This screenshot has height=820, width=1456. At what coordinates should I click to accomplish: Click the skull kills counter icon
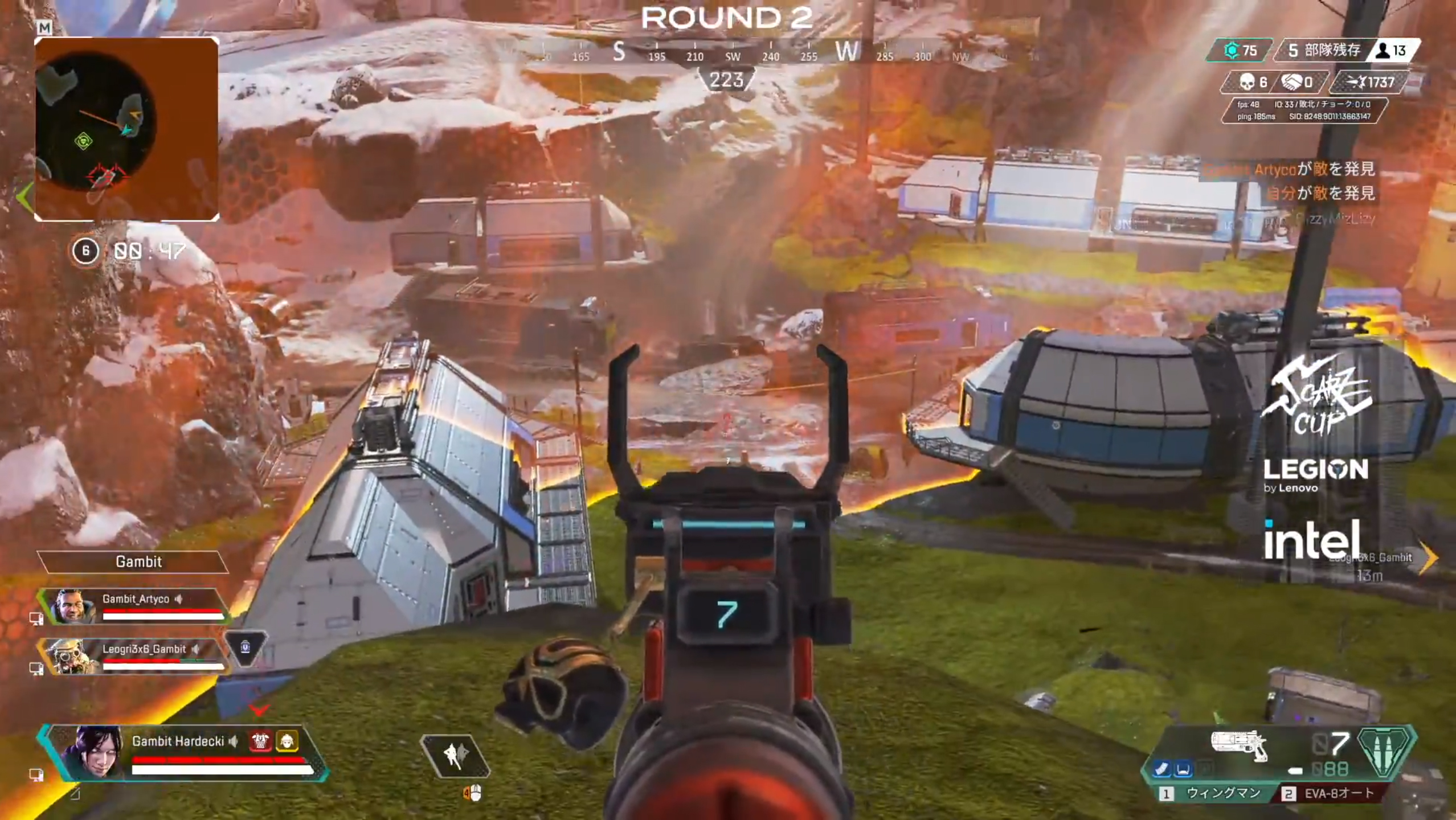coord(1248,83)
